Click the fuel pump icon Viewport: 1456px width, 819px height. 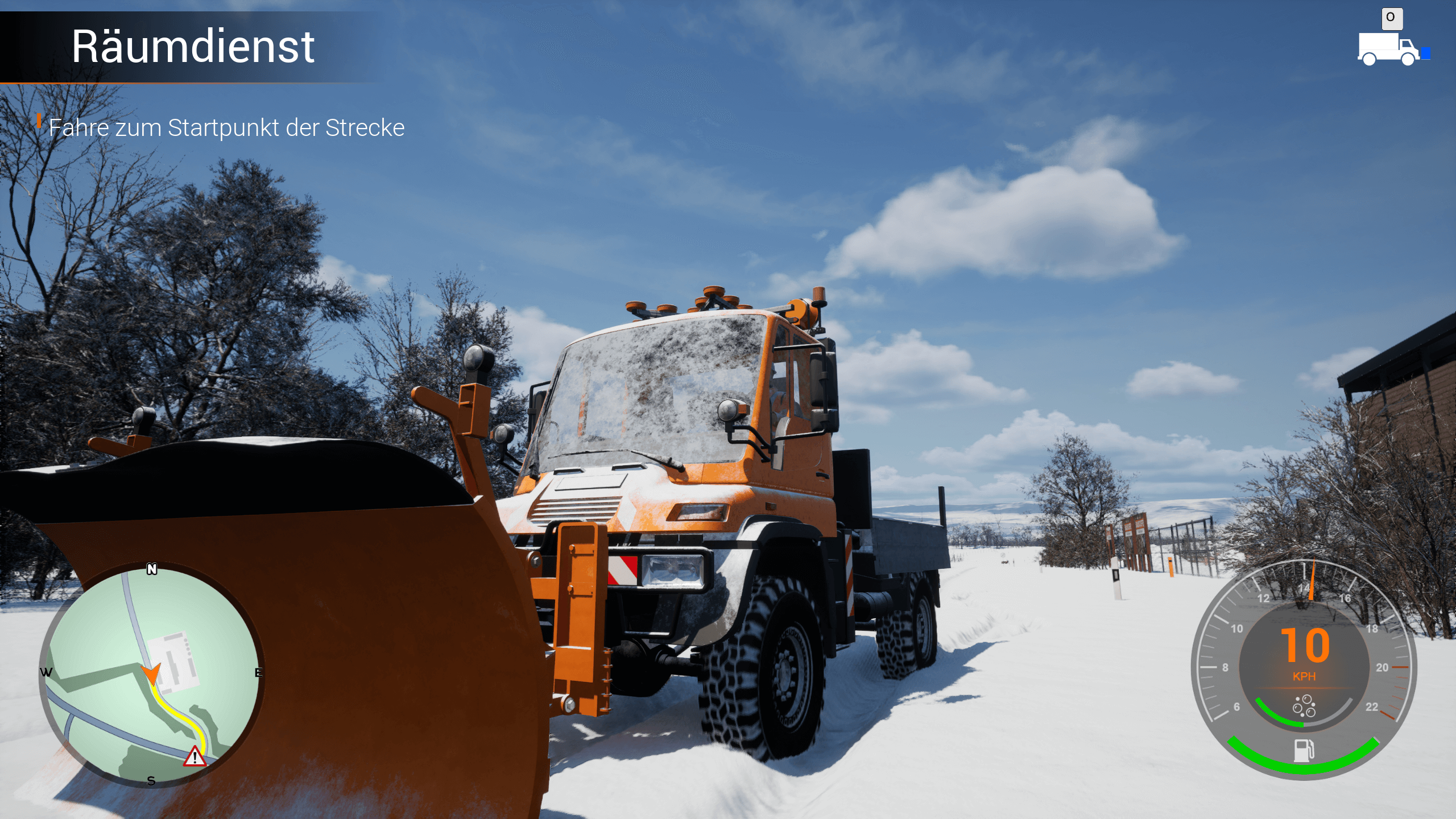click(1304, 750)
